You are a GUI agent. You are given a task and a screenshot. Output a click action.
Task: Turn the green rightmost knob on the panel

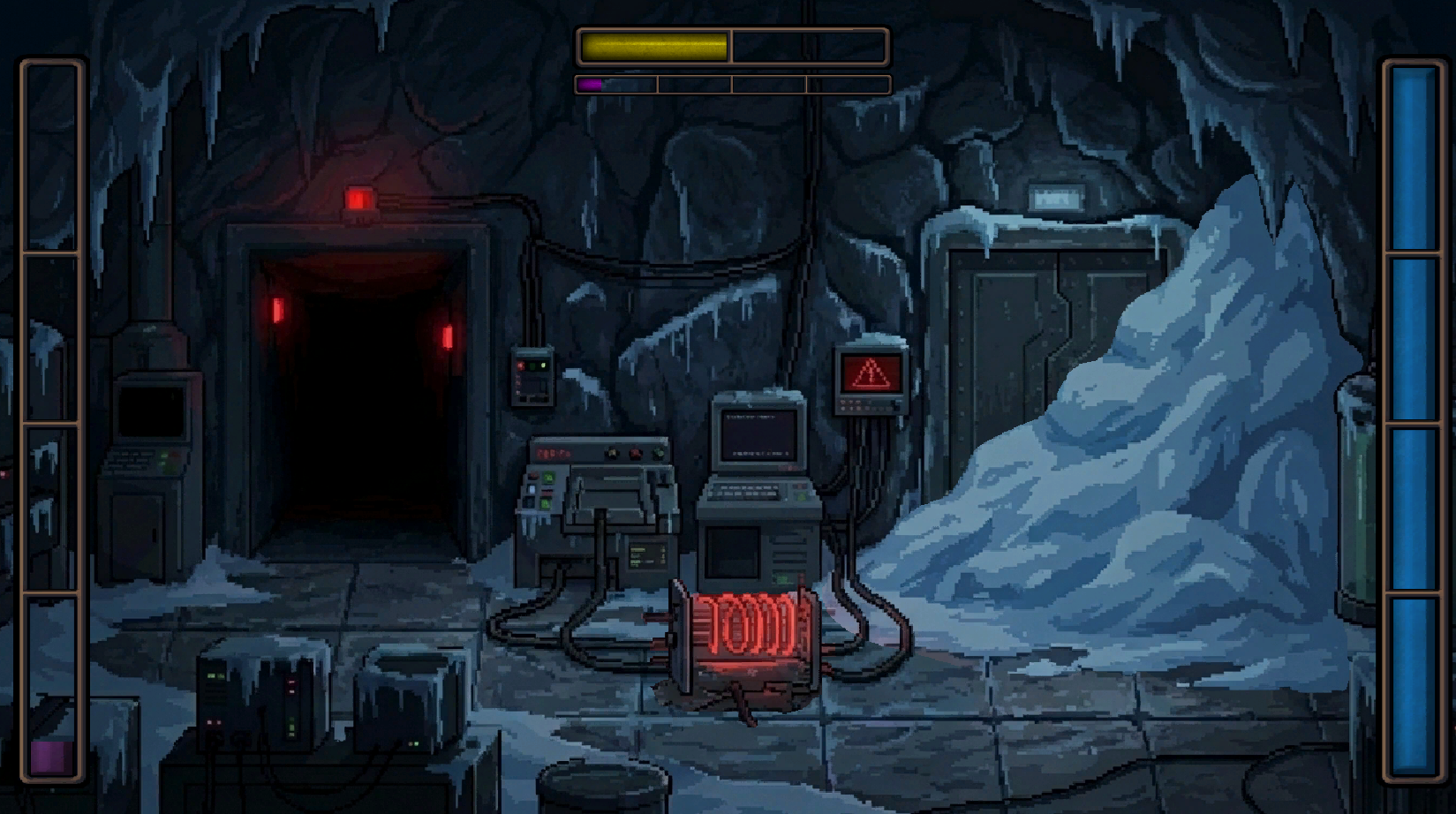[658, 453]
